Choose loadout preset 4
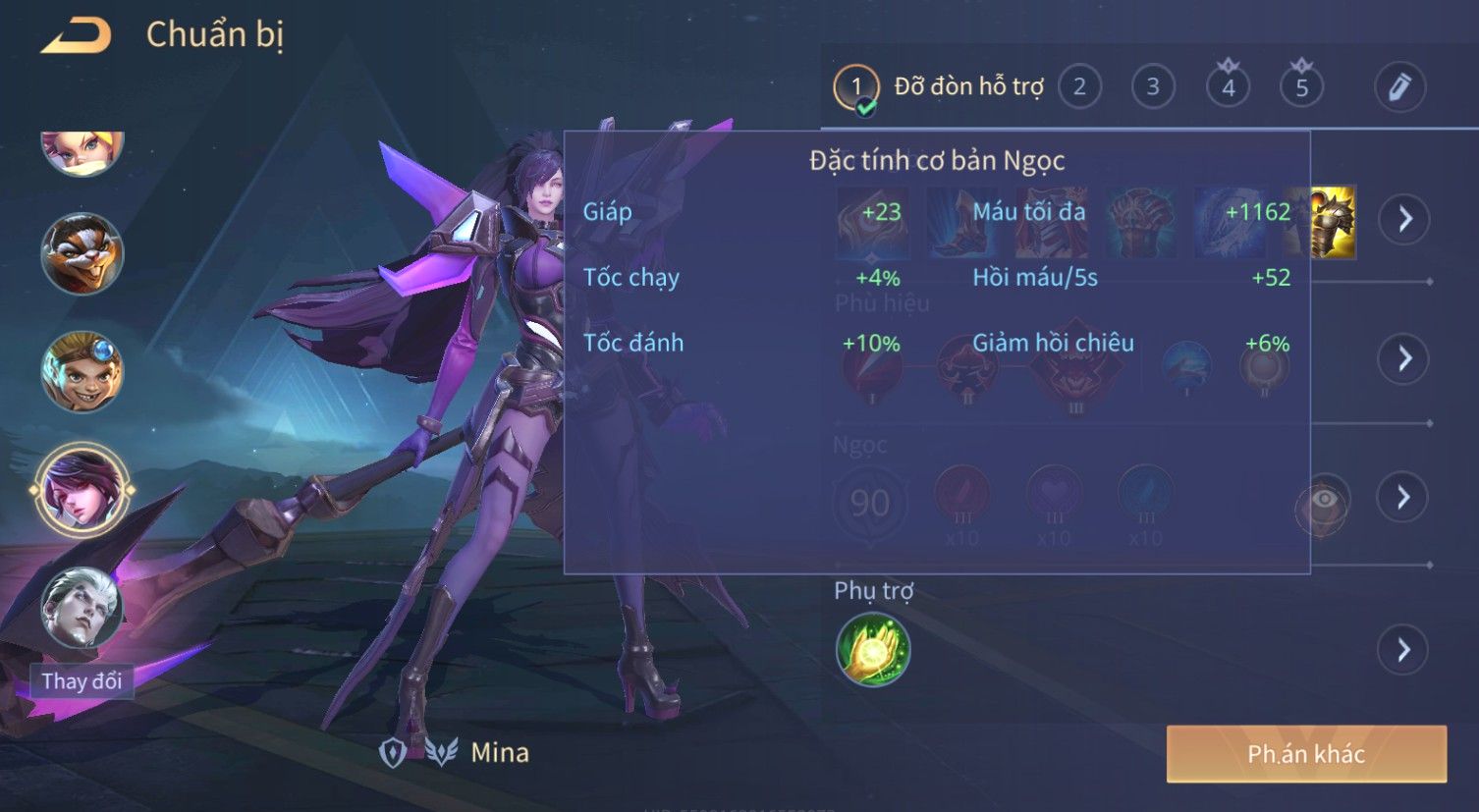 coord(1228,87)
